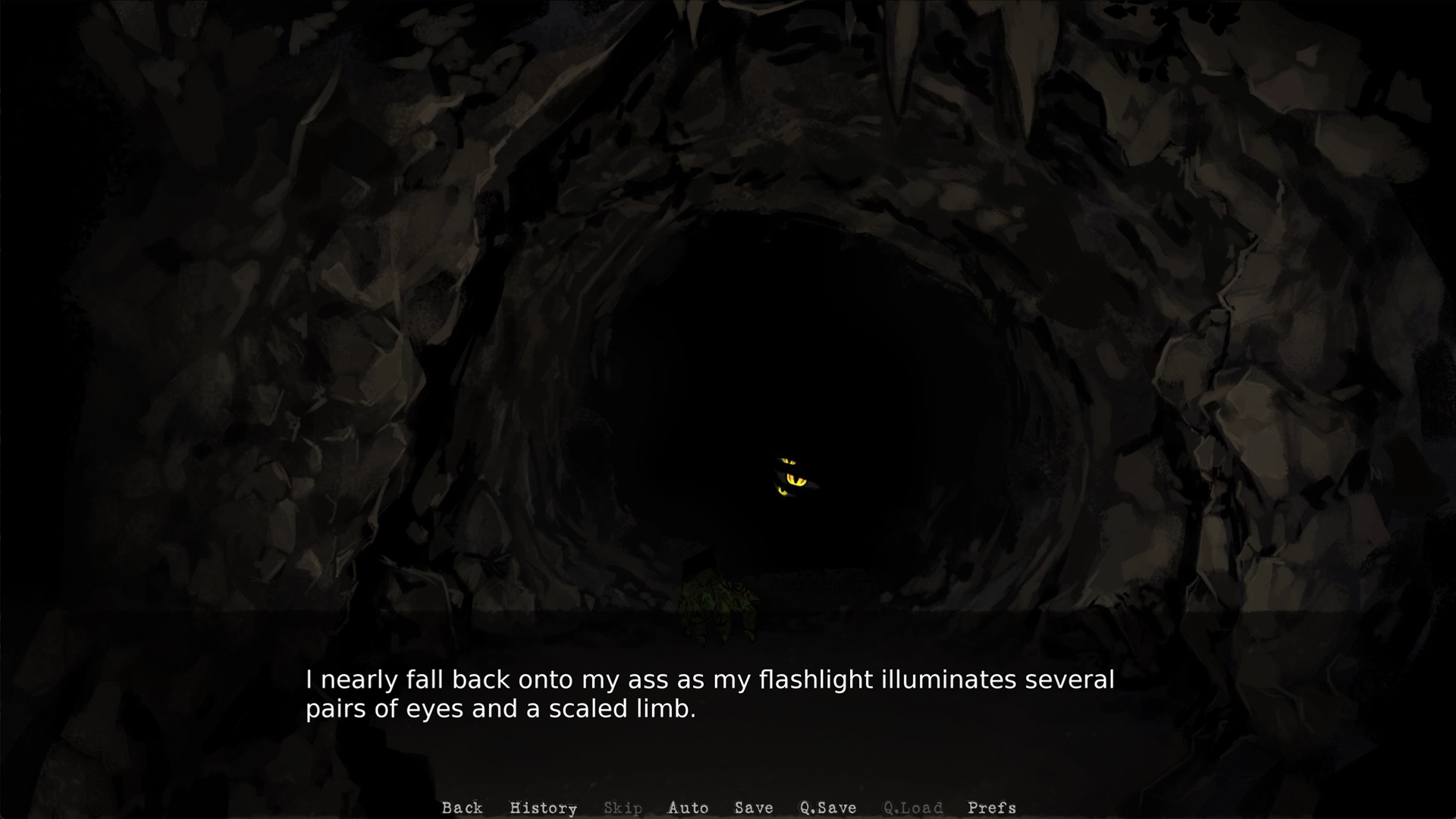Enable Auto text advance

pyautogui.click(x=688, y=808)
